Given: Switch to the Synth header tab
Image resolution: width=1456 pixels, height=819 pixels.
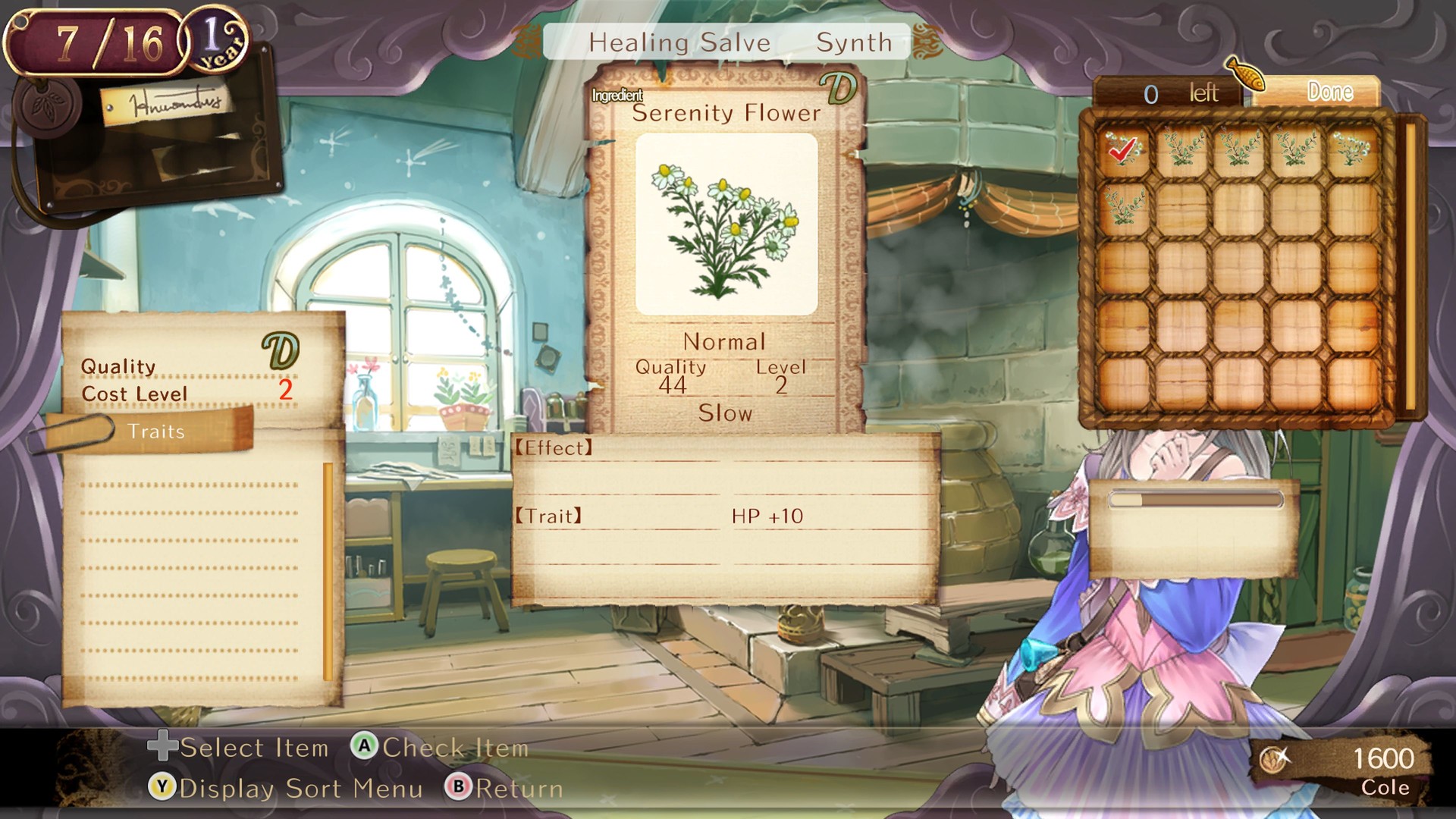Looking at the screenshot, I should [x=853, y=42].
